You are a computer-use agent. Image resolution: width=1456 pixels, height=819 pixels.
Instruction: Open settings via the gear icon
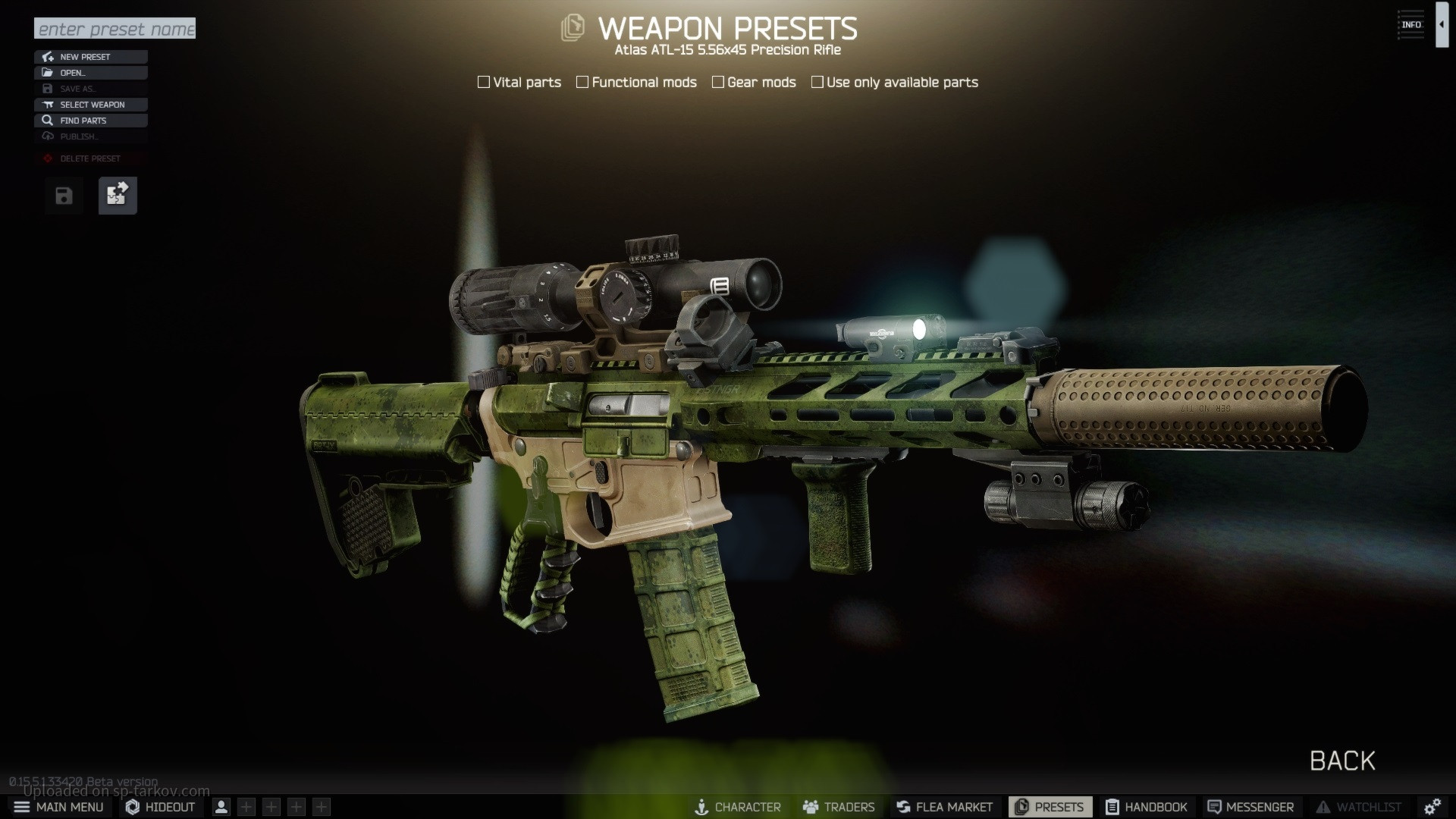click(x=1432, y=807)
